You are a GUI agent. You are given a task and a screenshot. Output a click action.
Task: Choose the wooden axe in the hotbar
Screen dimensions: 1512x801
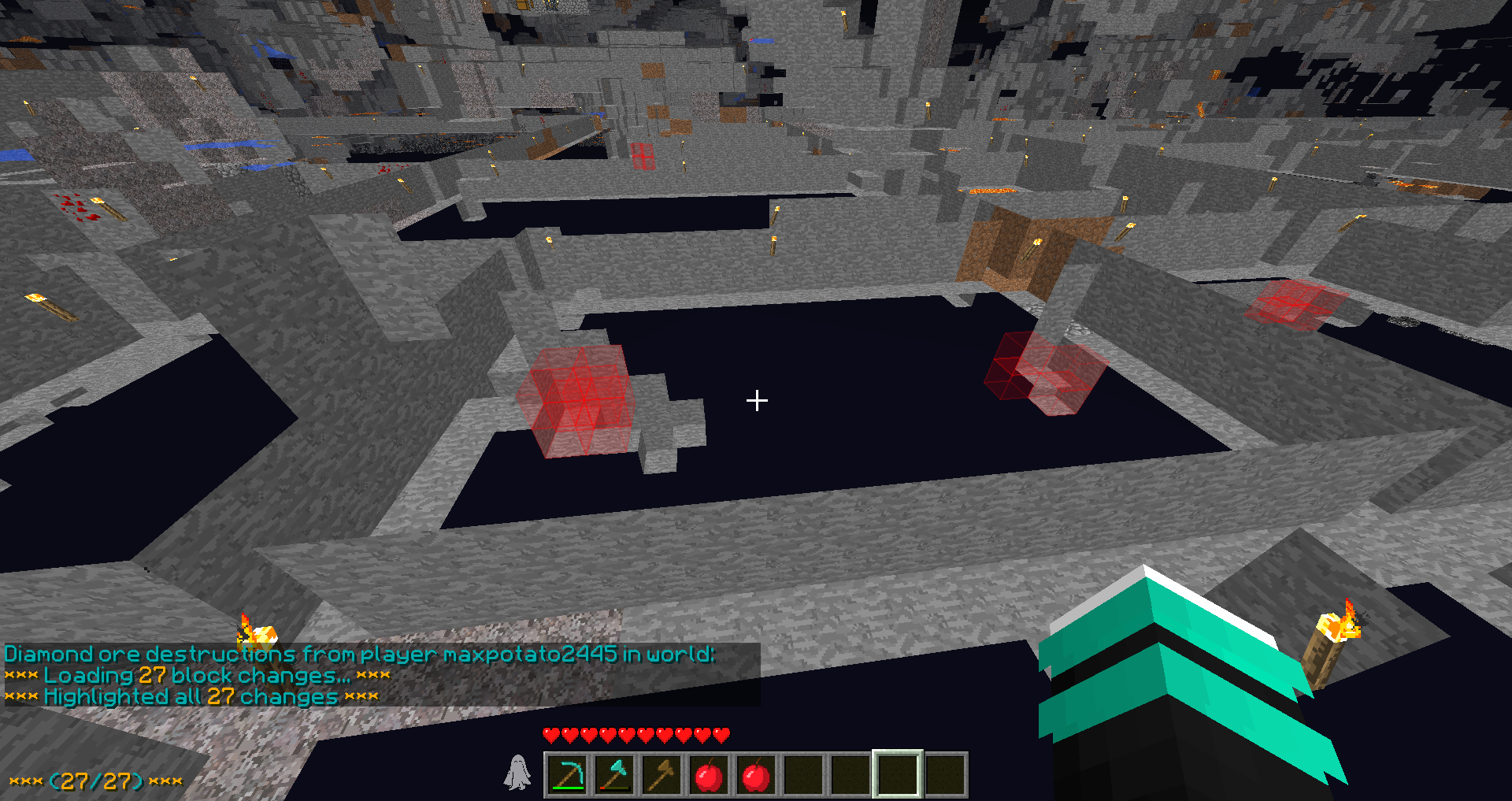point(661,775)
